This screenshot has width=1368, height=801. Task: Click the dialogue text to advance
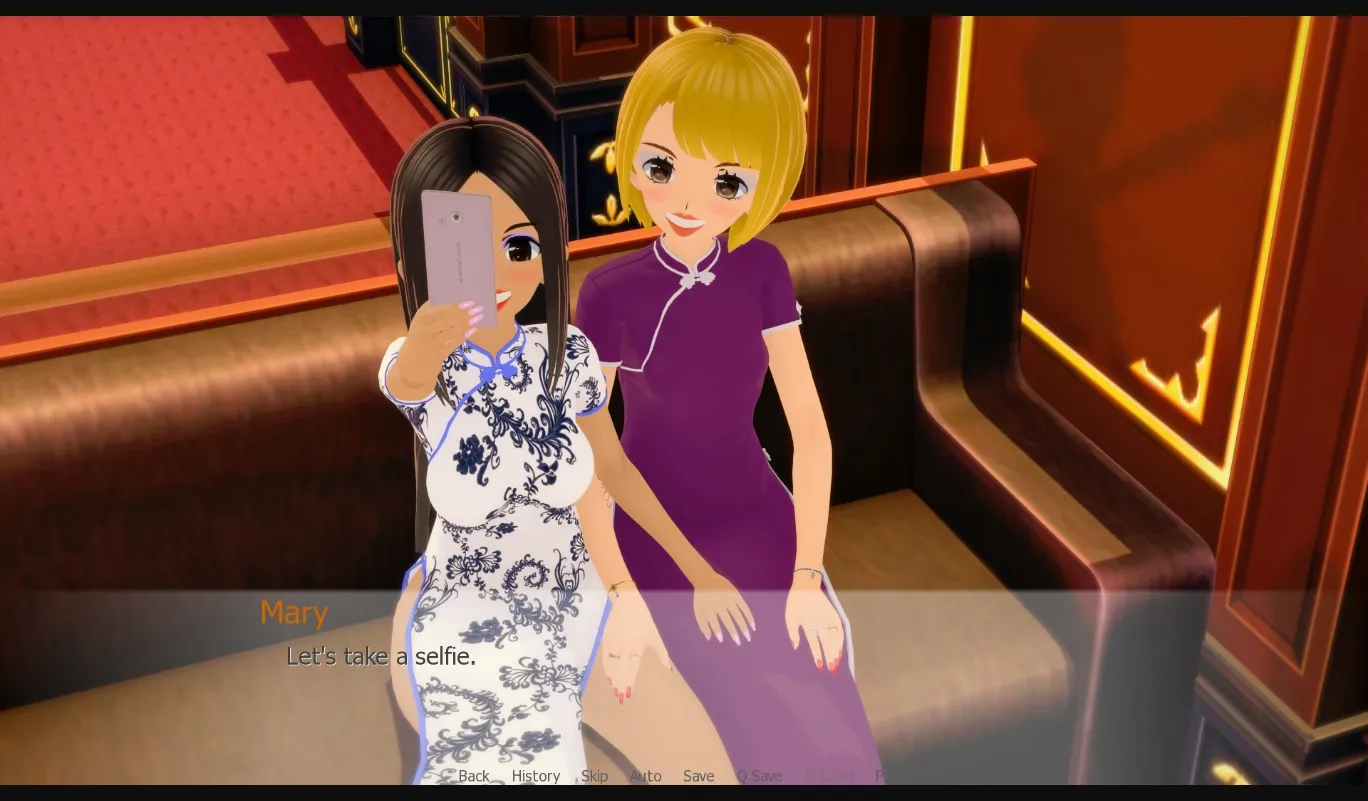point(381,657)
